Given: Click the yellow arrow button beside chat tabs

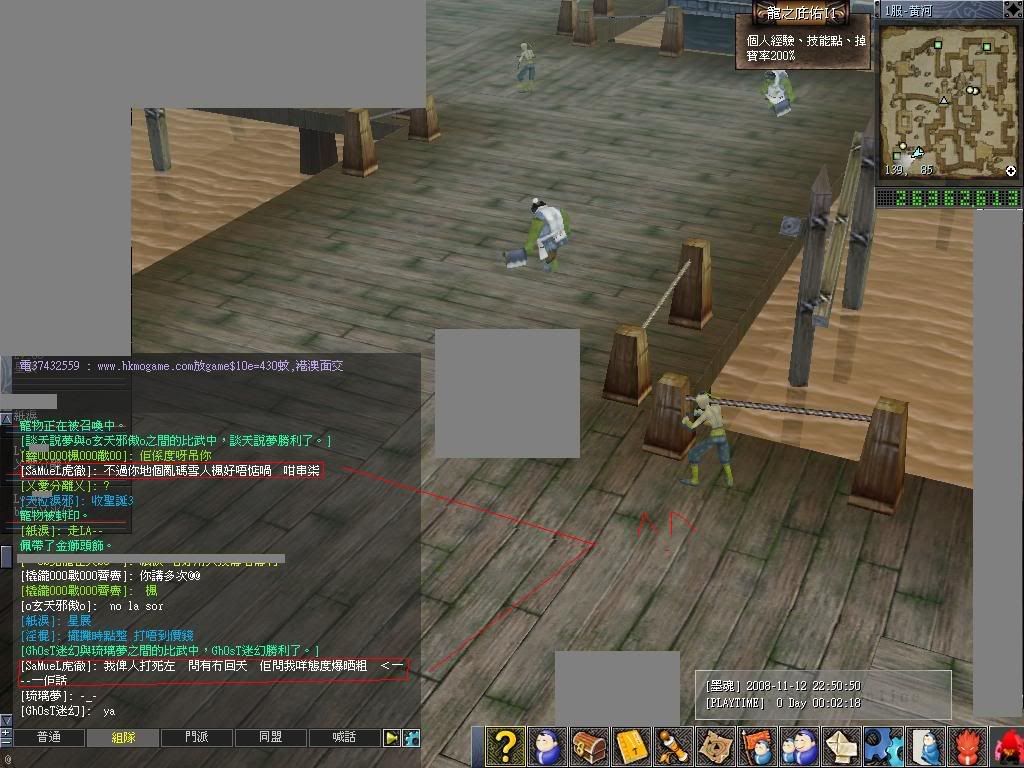Looking at the screenshot, I should 392,738.
